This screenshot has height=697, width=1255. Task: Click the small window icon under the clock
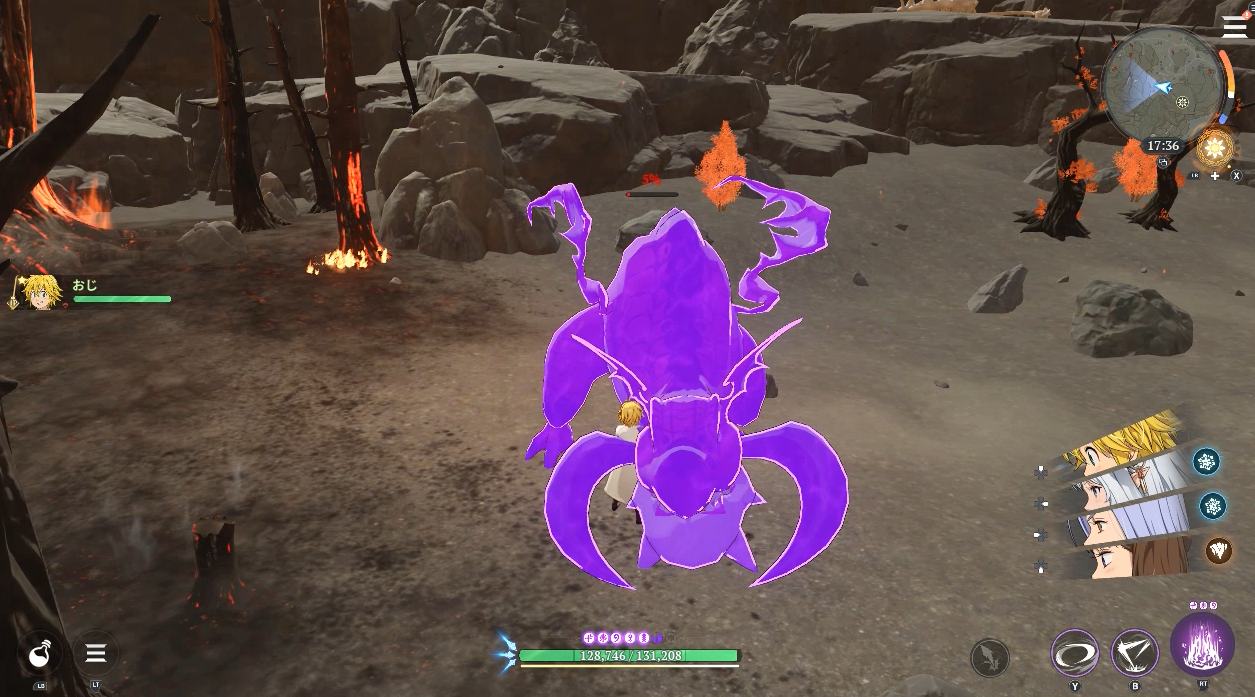coord(1163,160)
